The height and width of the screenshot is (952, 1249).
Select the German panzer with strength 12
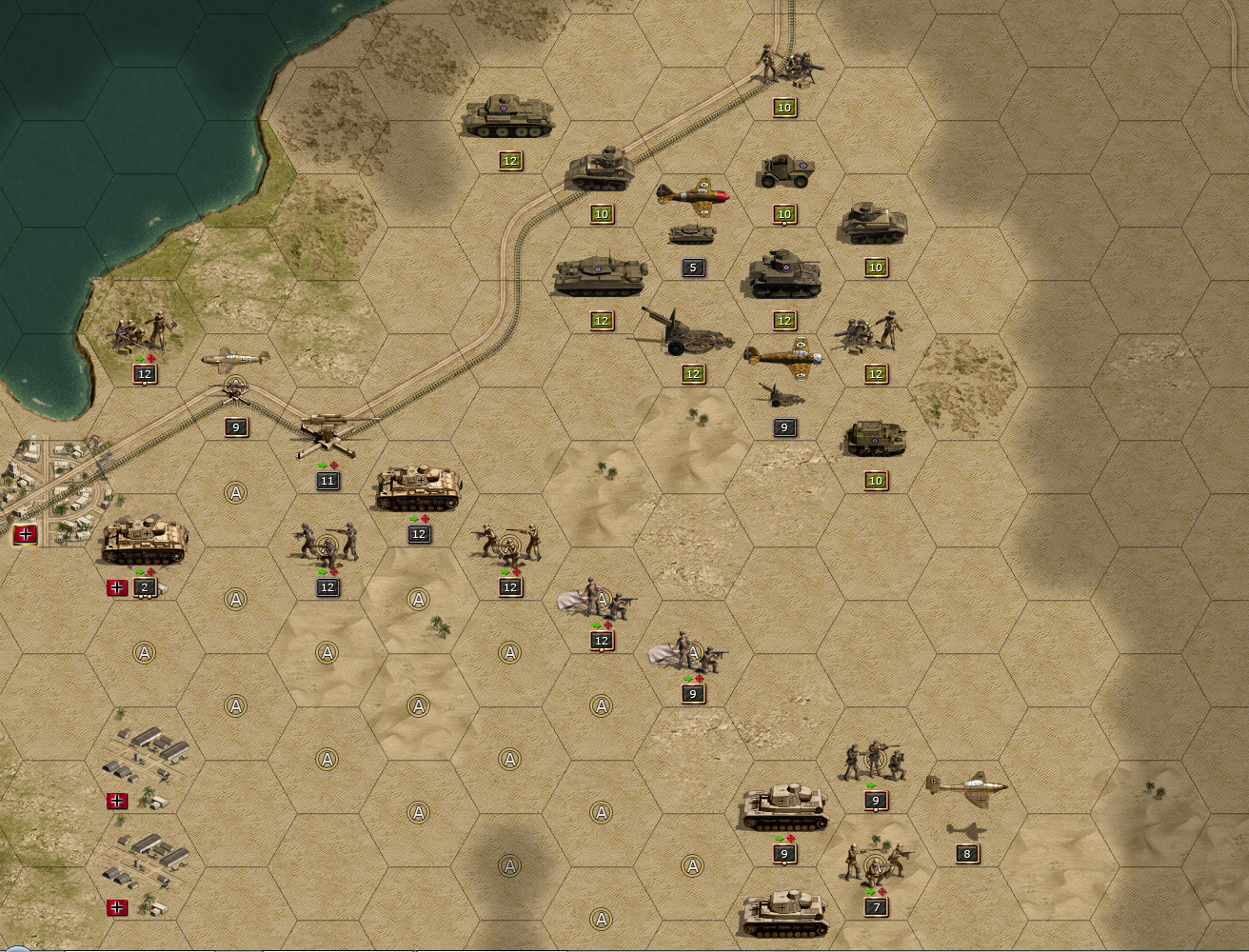[419, 488]
